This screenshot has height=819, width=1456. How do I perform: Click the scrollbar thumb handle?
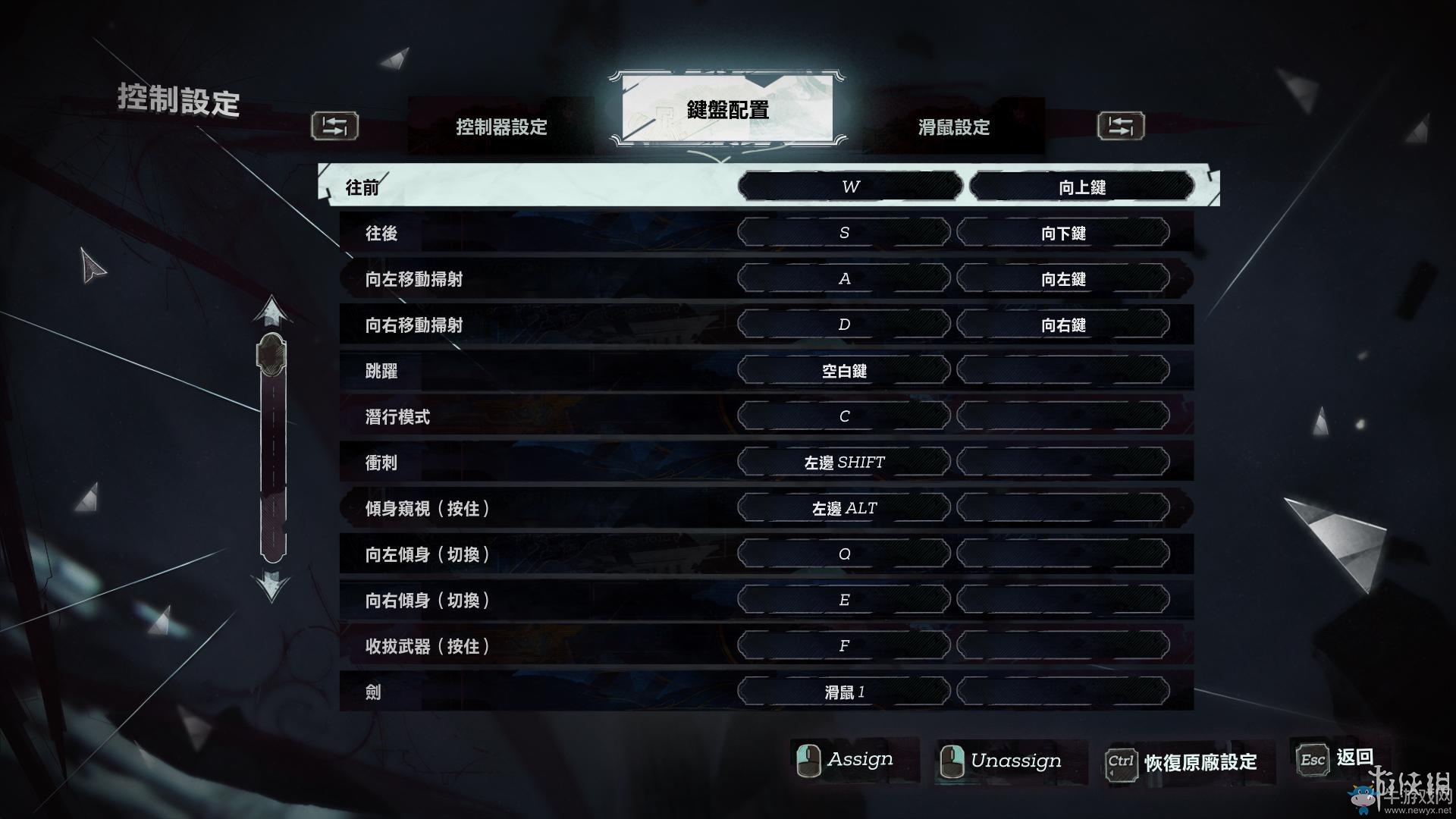[x=269, y=353]
